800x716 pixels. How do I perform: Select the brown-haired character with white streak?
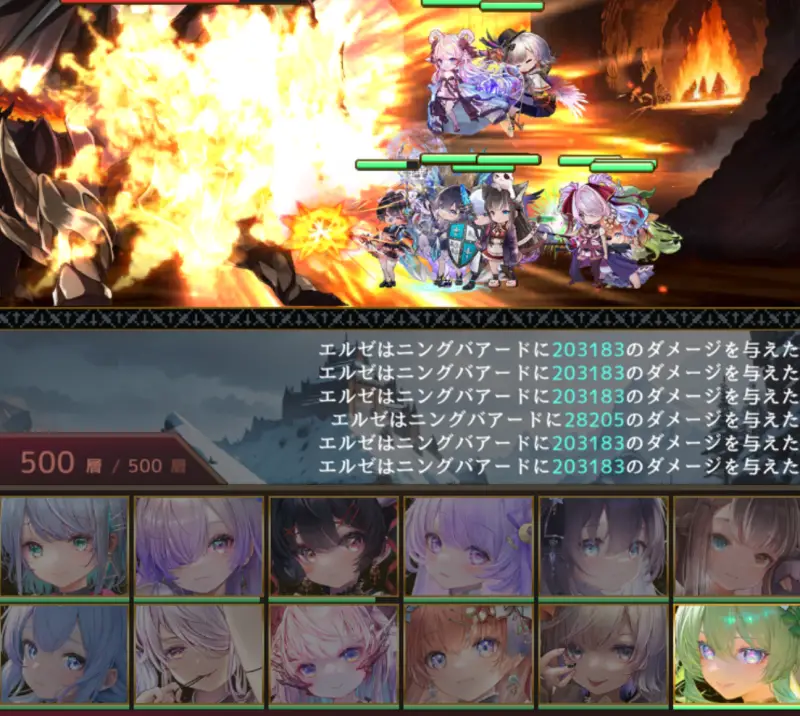(x=736, y=546)
